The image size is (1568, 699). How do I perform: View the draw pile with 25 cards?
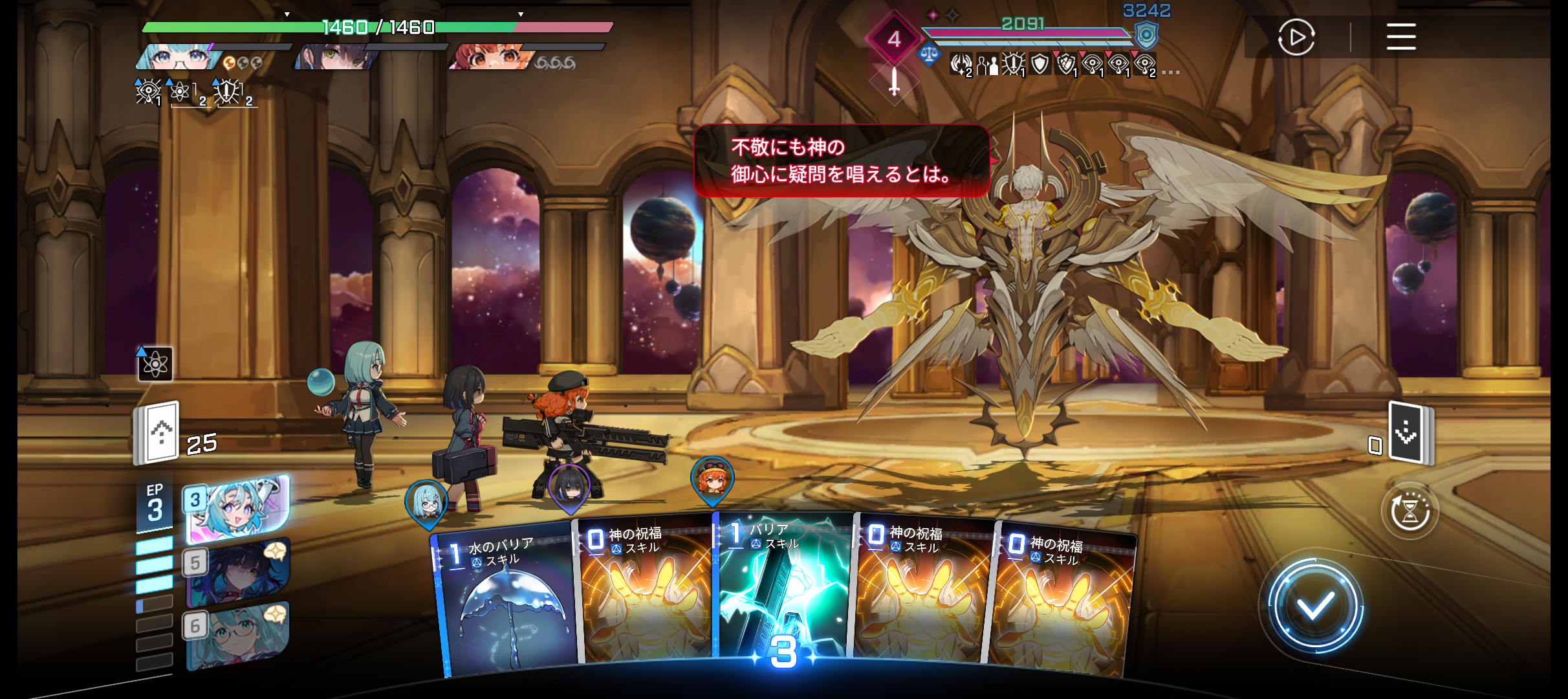157,434
